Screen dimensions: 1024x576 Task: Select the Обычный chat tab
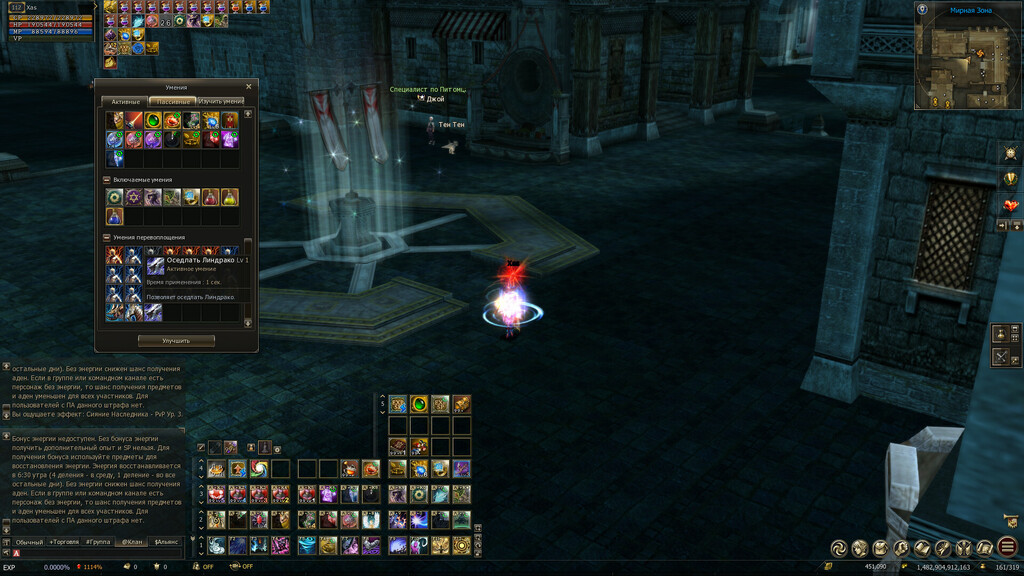30,542
